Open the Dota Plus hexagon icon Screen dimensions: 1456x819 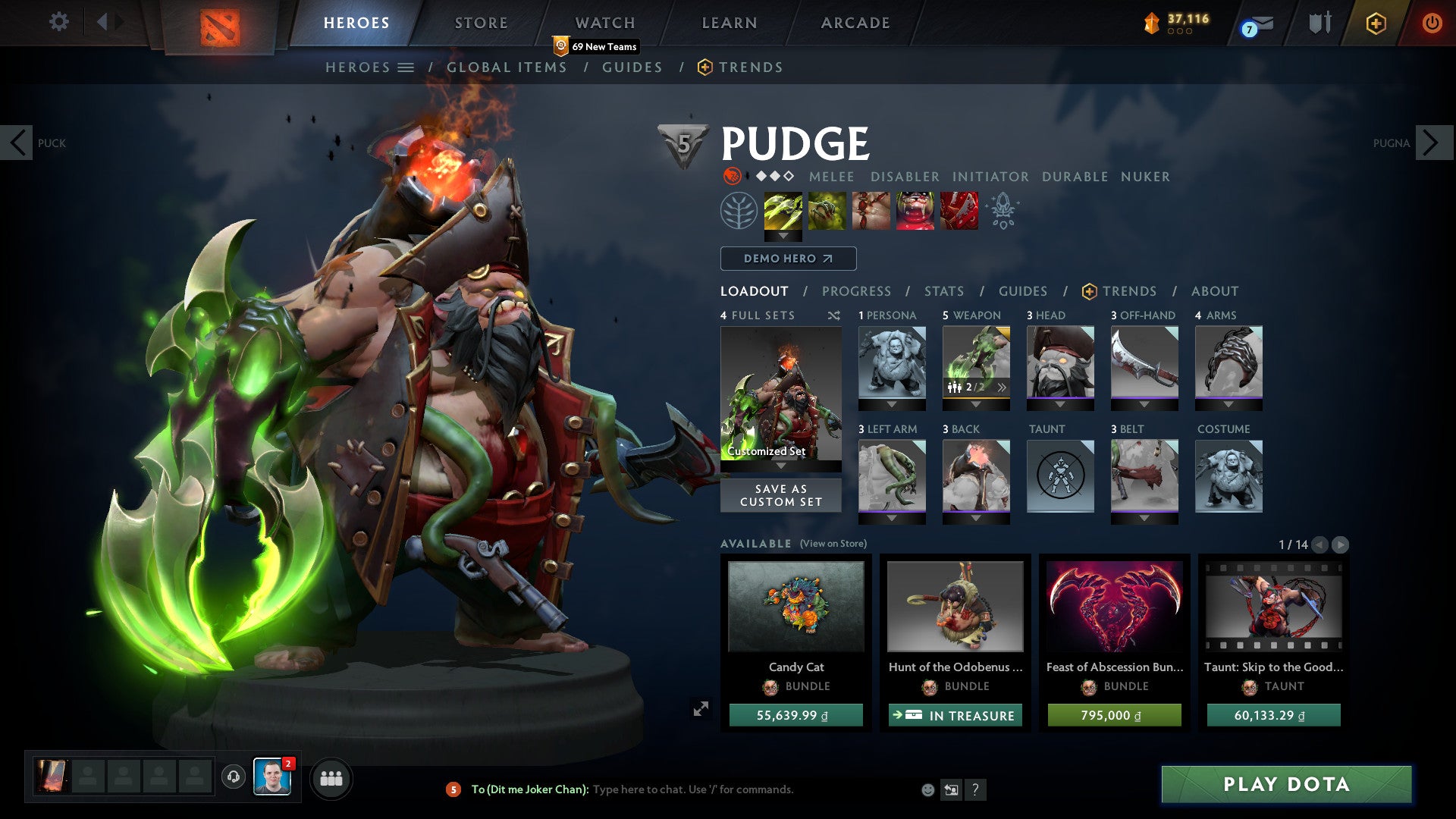(x=1377, y=24)
